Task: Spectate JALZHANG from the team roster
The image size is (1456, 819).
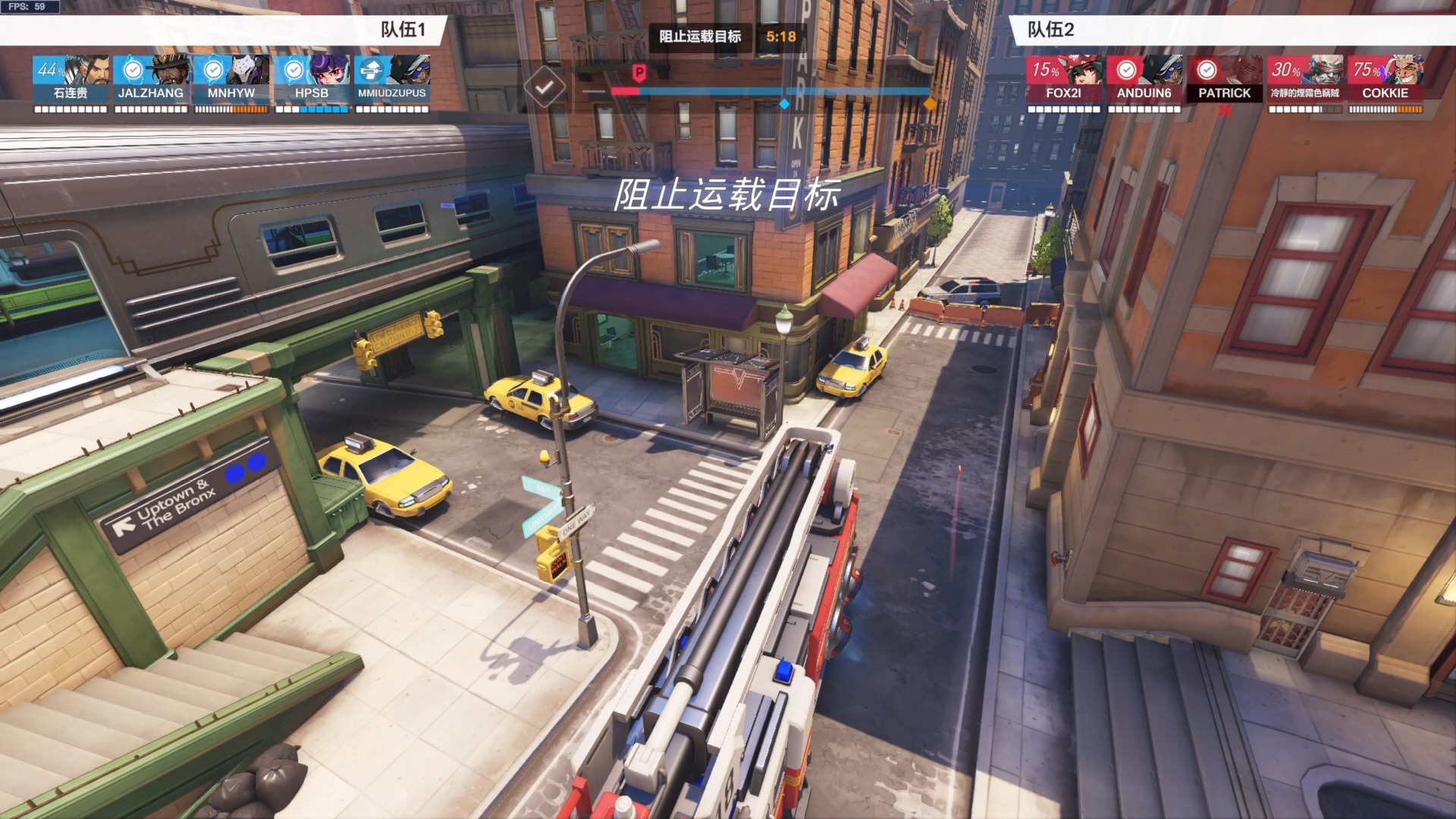Action: click(x=151, y=79)
